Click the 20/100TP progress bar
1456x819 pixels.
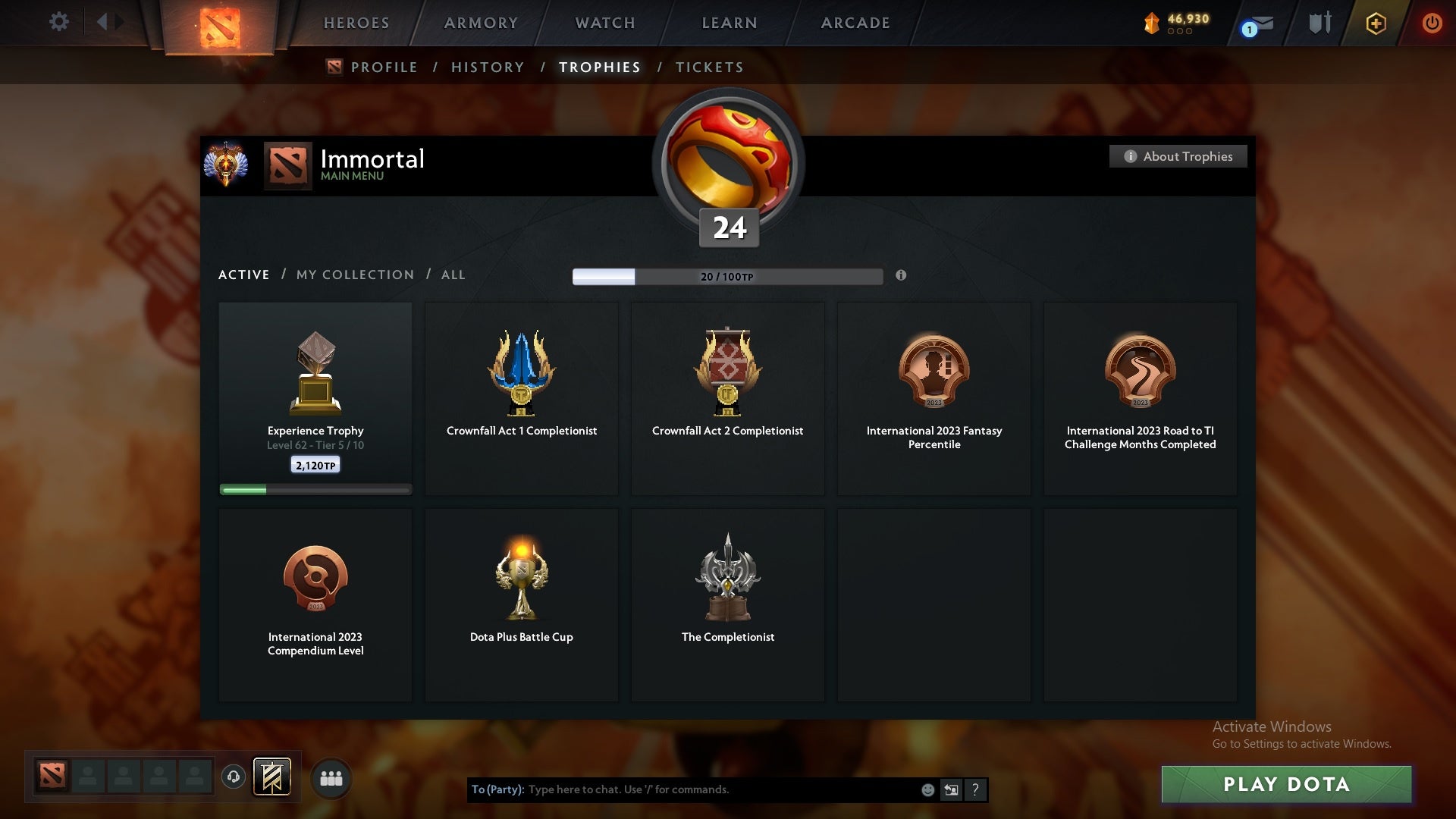click(x=728, y=277)
